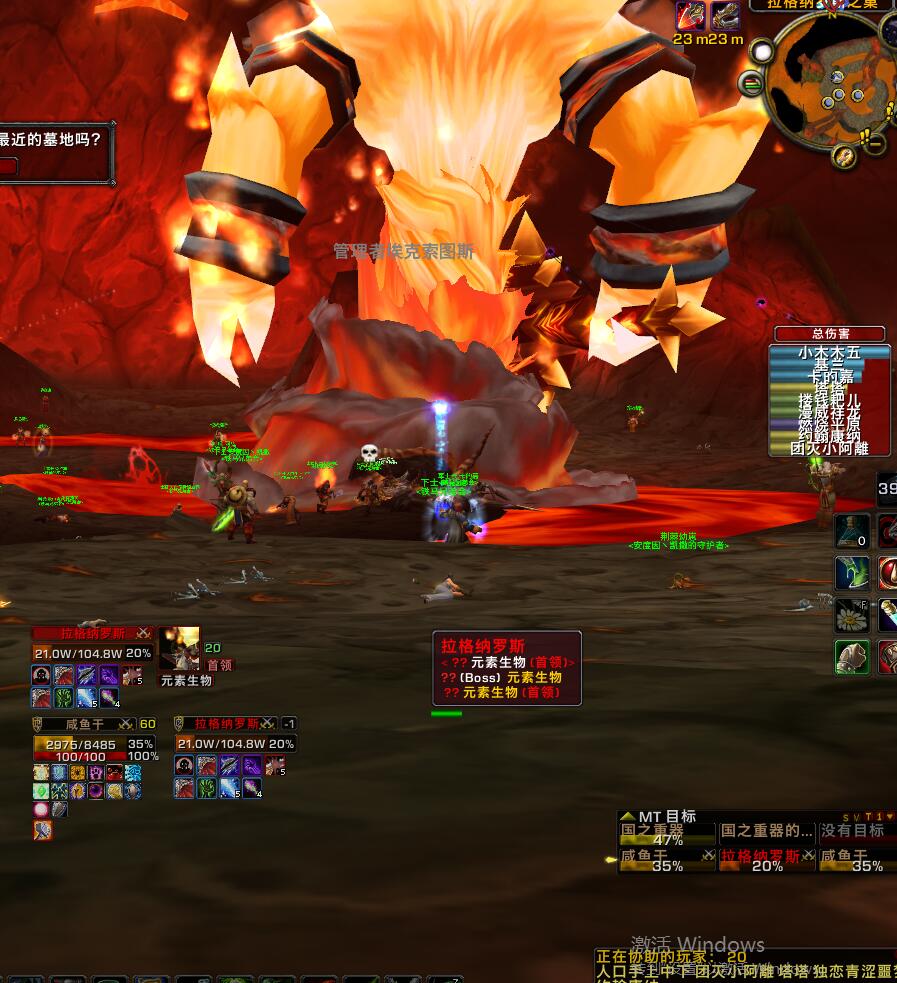897x983 pixels.
Task: Activate the green claw ability
Action: [851, 573]
